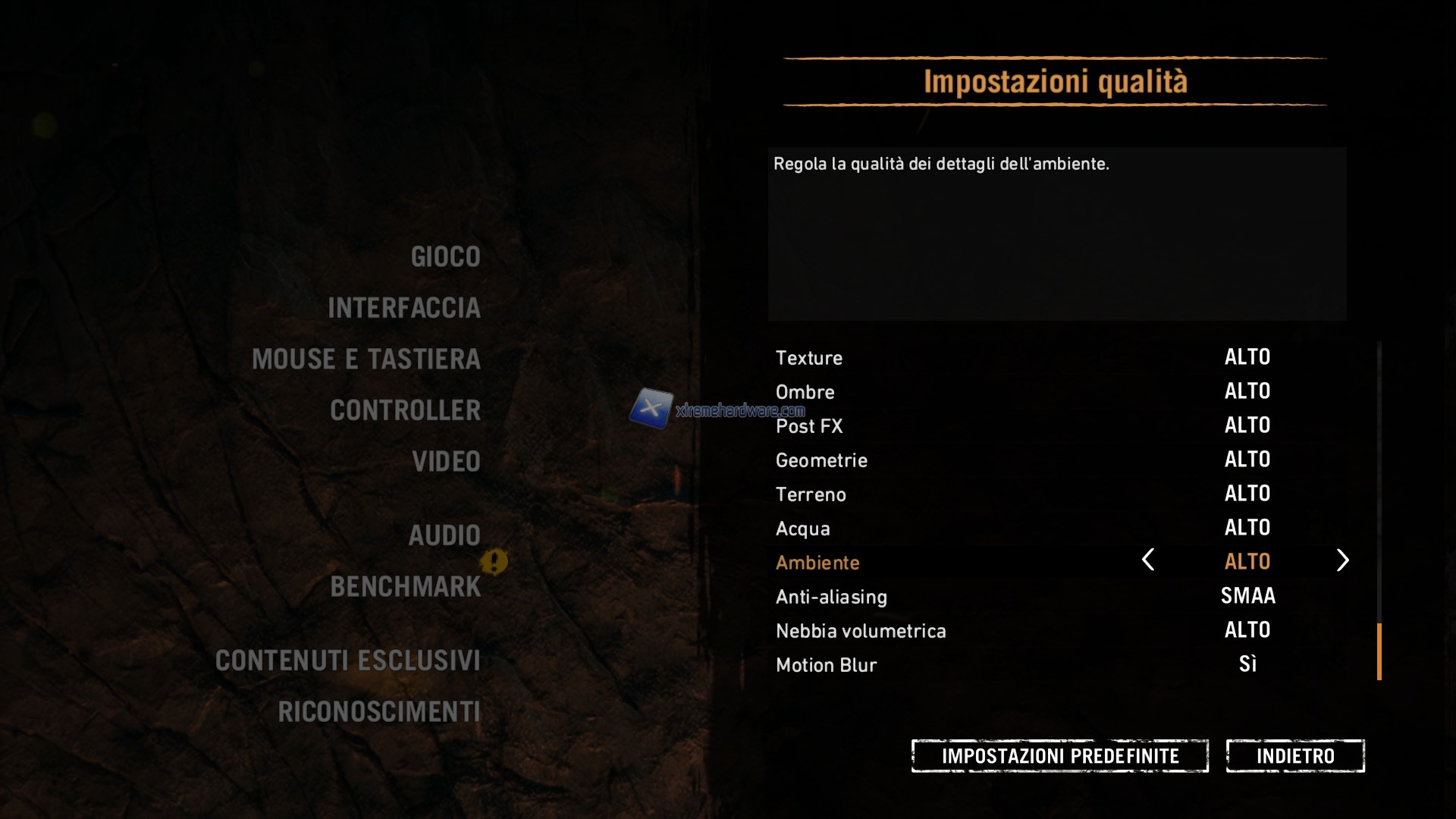Choose the Post FX setting row

809,426
